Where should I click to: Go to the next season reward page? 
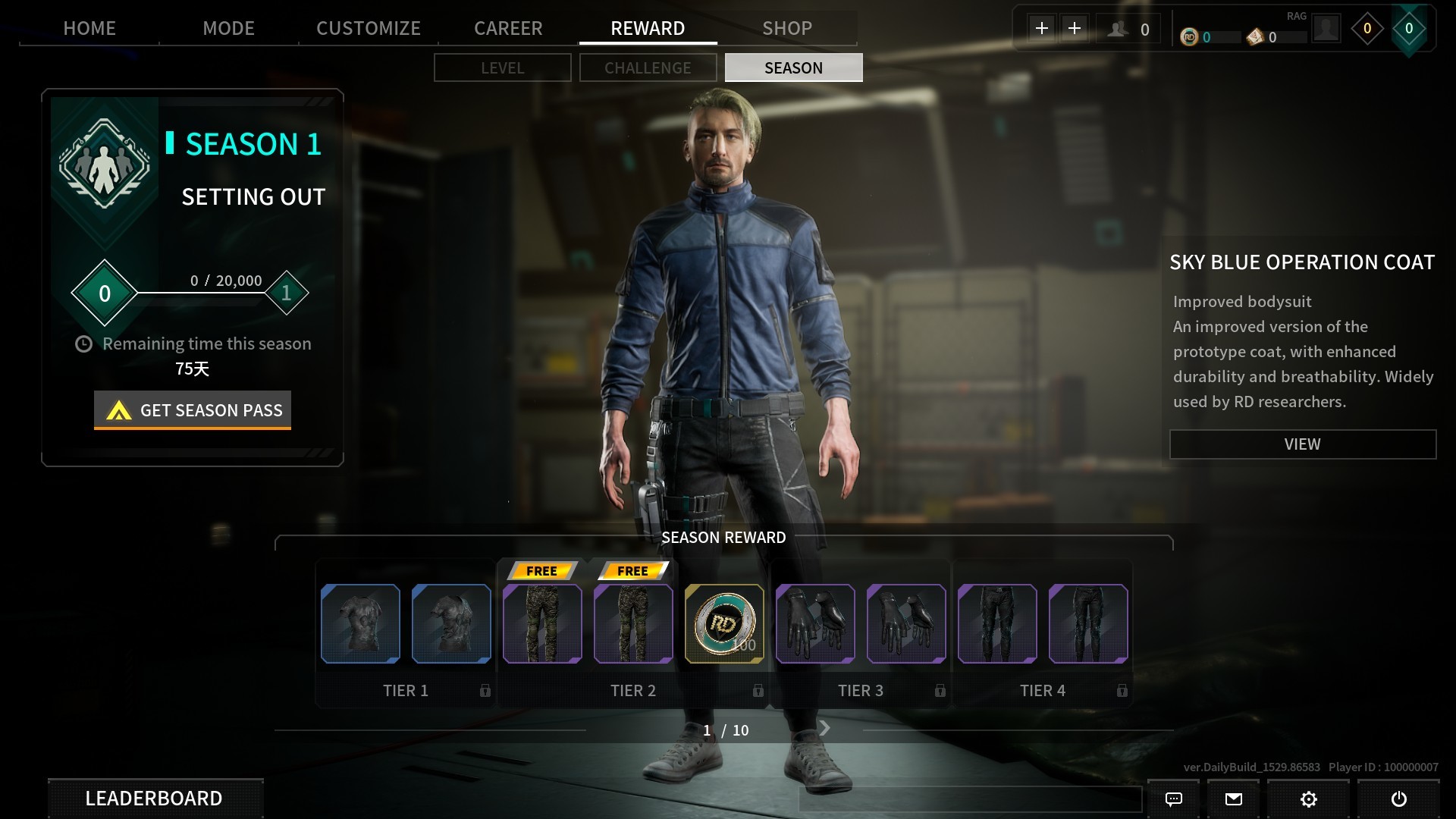825,729
